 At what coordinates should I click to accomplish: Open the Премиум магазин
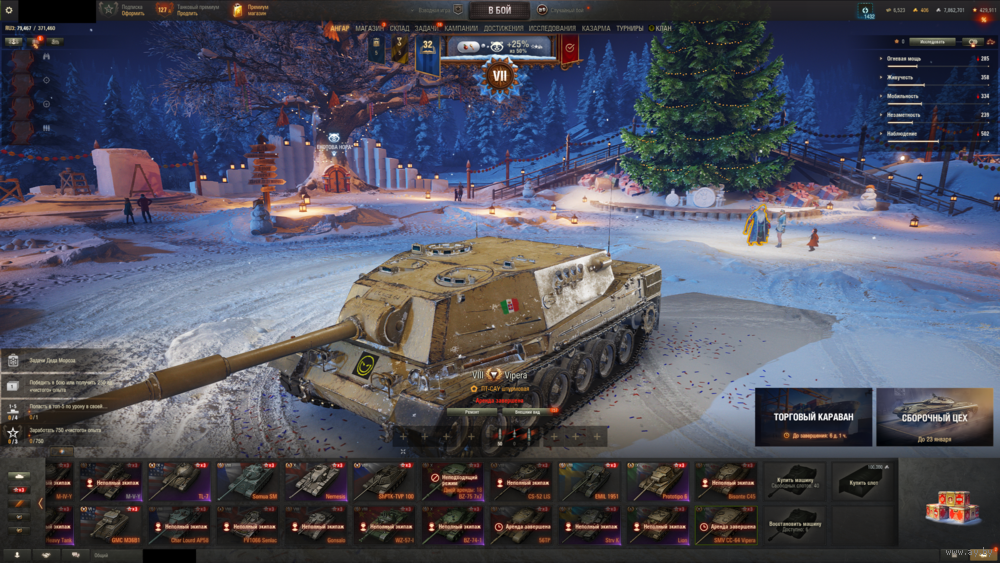(x=251, y=10)
